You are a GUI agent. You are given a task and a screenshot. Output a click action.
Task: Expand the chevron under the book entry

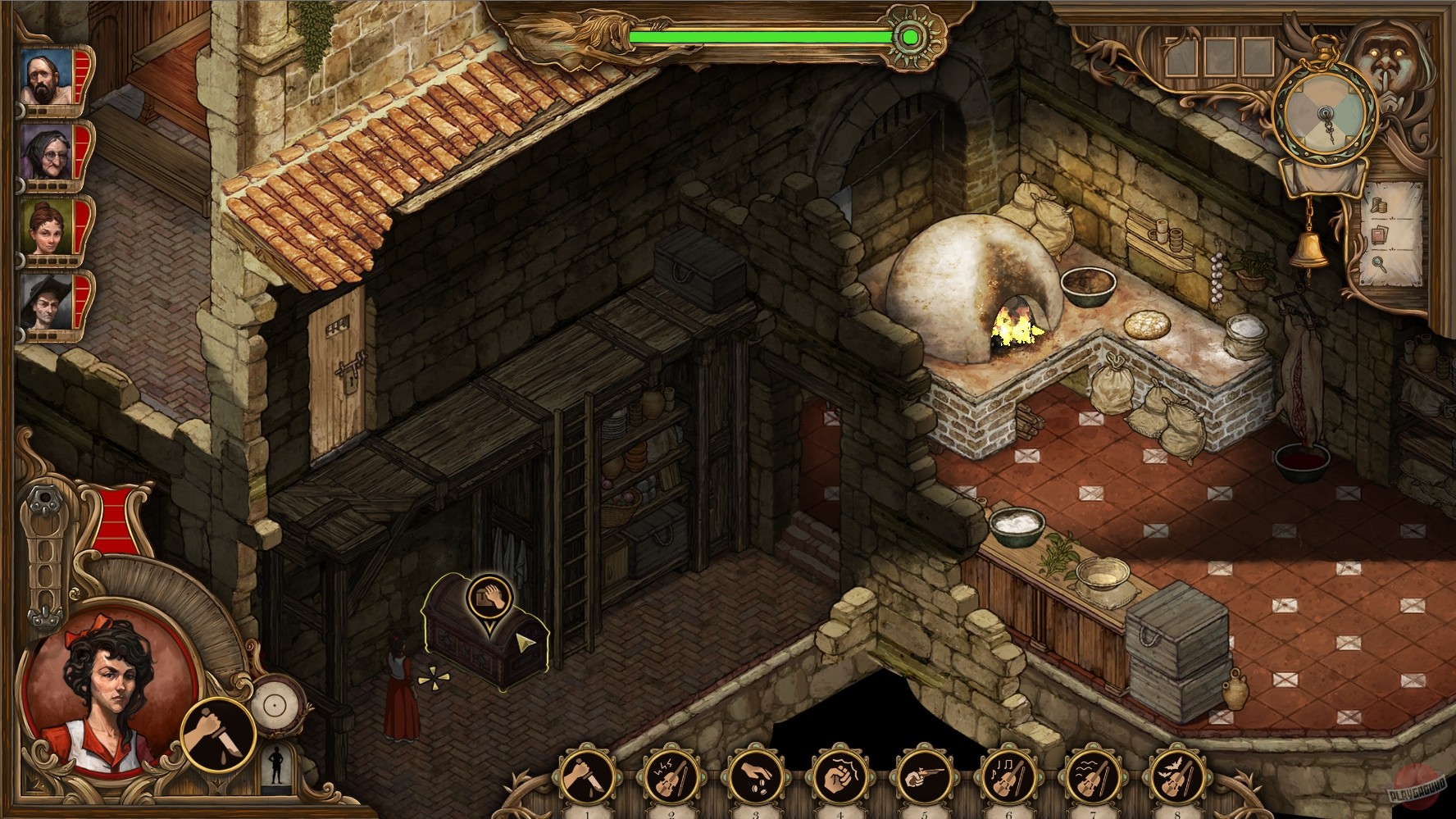point(1392,248)
